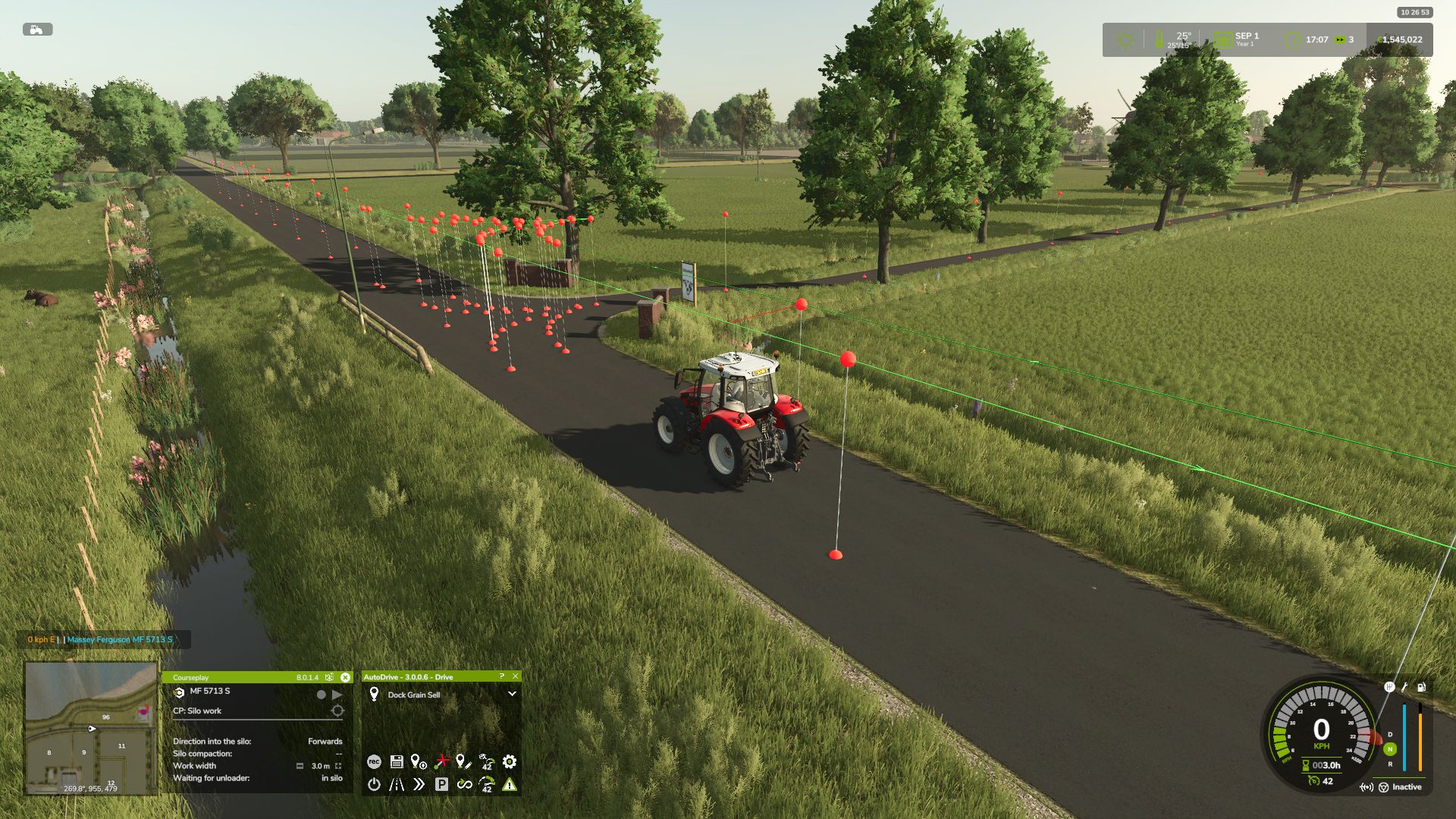Image resolution: width=1456 pixels, height=819 pixels.
Task: Open the AutoDrive help question mark
Action: coord(501,676)
